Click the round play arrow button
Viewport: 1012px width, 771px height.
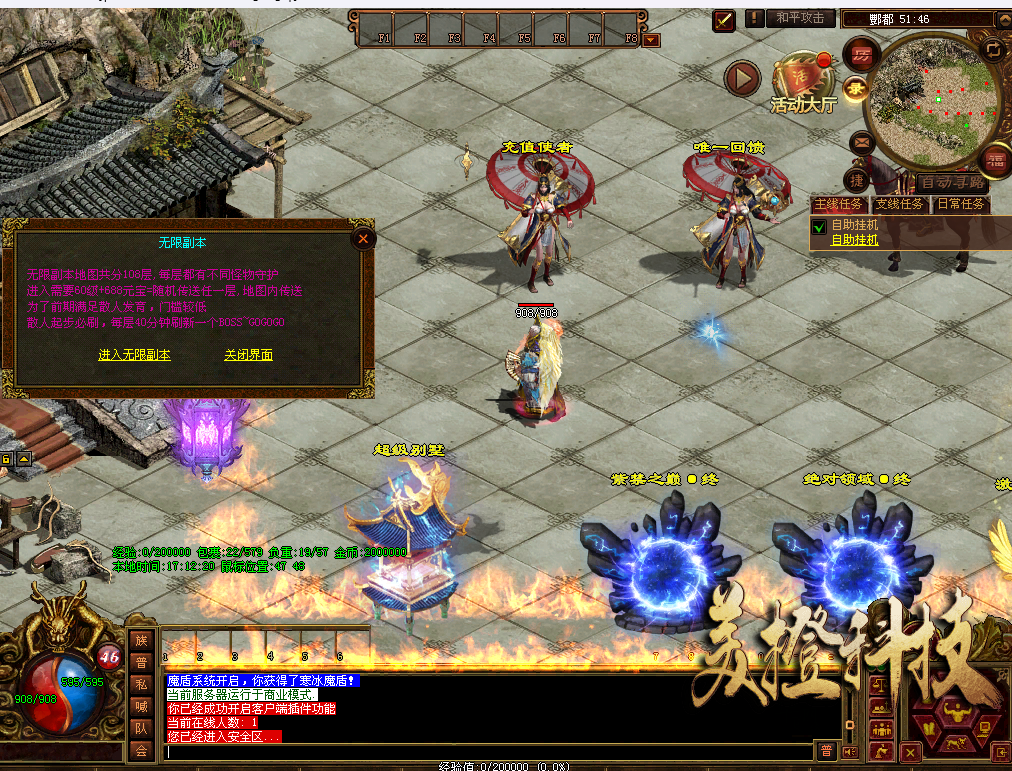click(742, 77)
